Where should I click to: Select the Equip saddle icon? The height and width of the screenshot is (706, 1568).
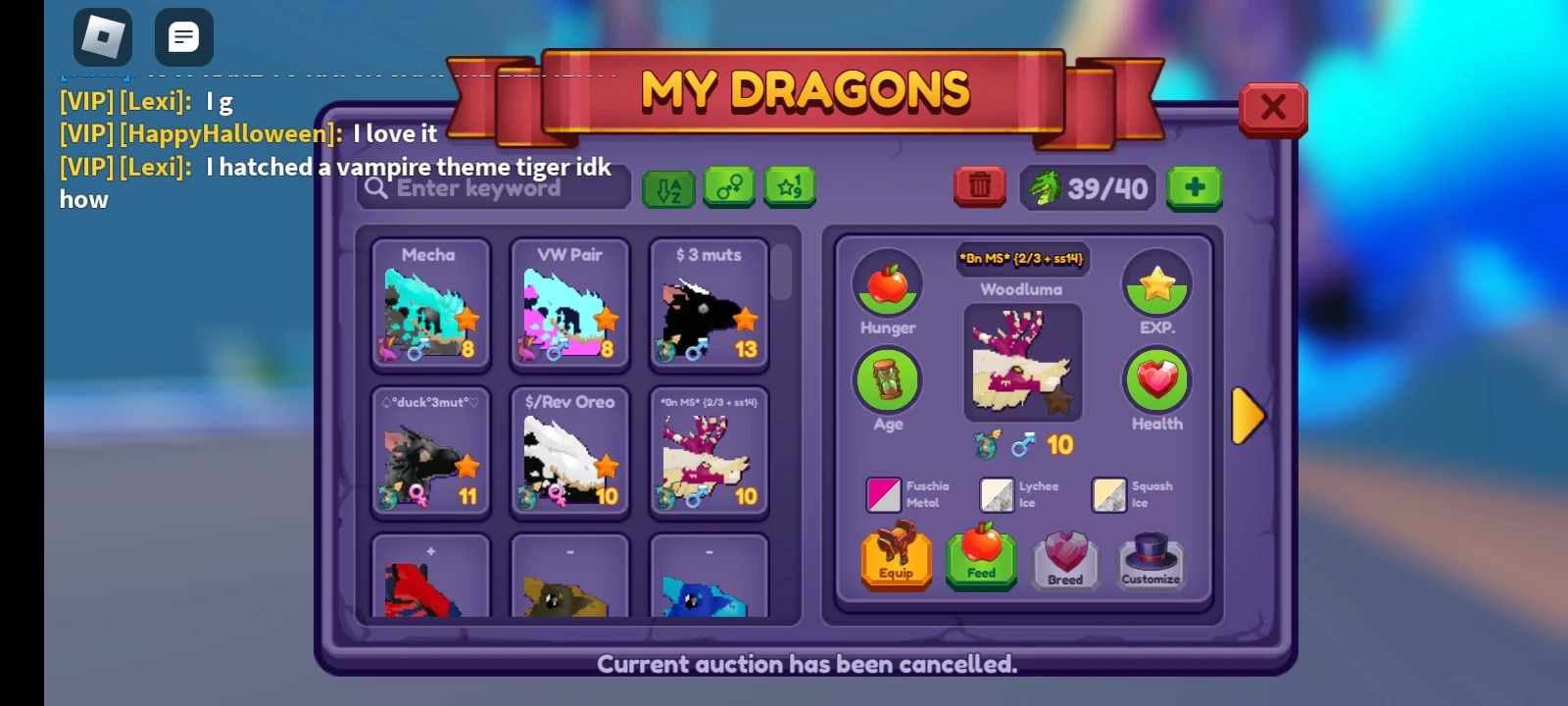[895, 559]
